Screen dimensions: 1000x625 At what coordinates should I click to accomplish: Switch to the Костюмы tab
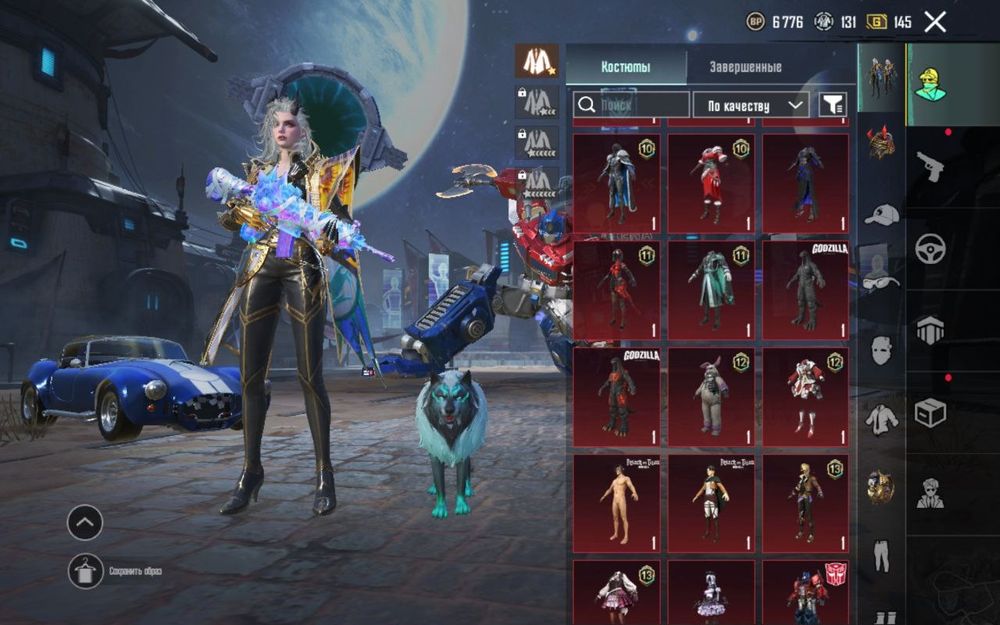tap(626, 67)
